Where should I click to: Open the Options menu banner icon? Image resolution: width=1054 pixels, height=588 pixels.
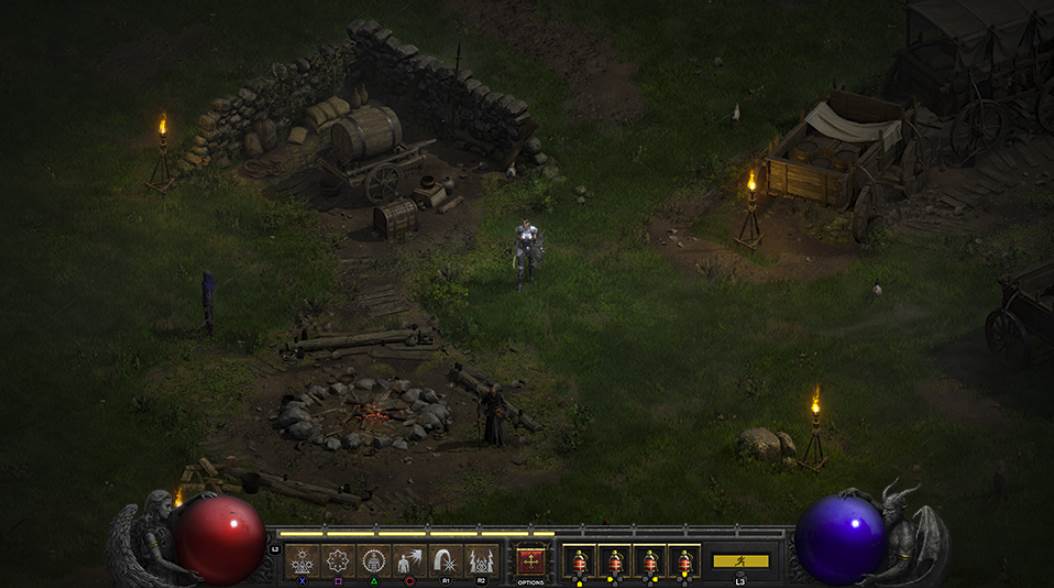531,561
